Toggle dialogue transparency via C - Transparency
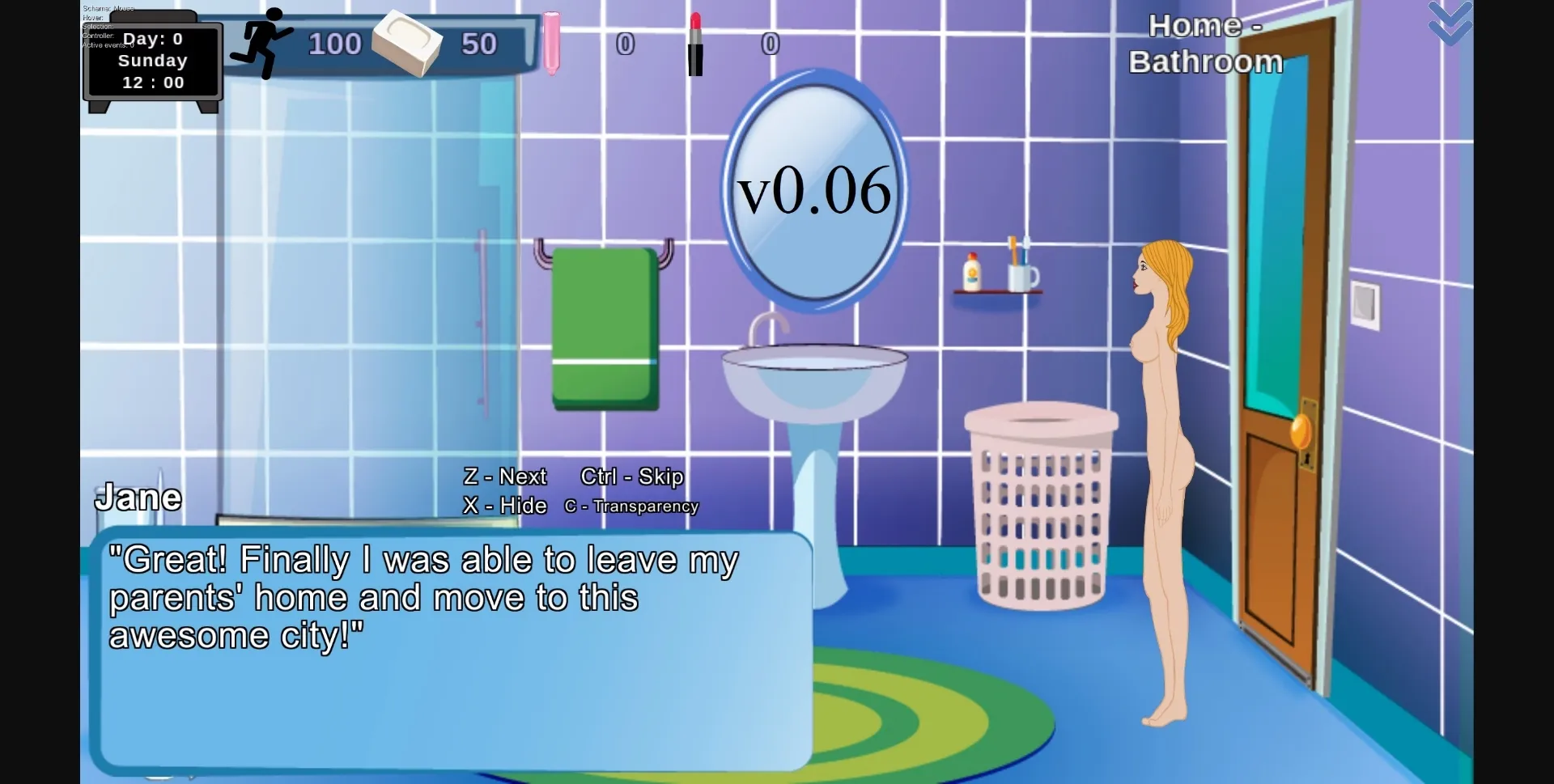 pos(632,506)
